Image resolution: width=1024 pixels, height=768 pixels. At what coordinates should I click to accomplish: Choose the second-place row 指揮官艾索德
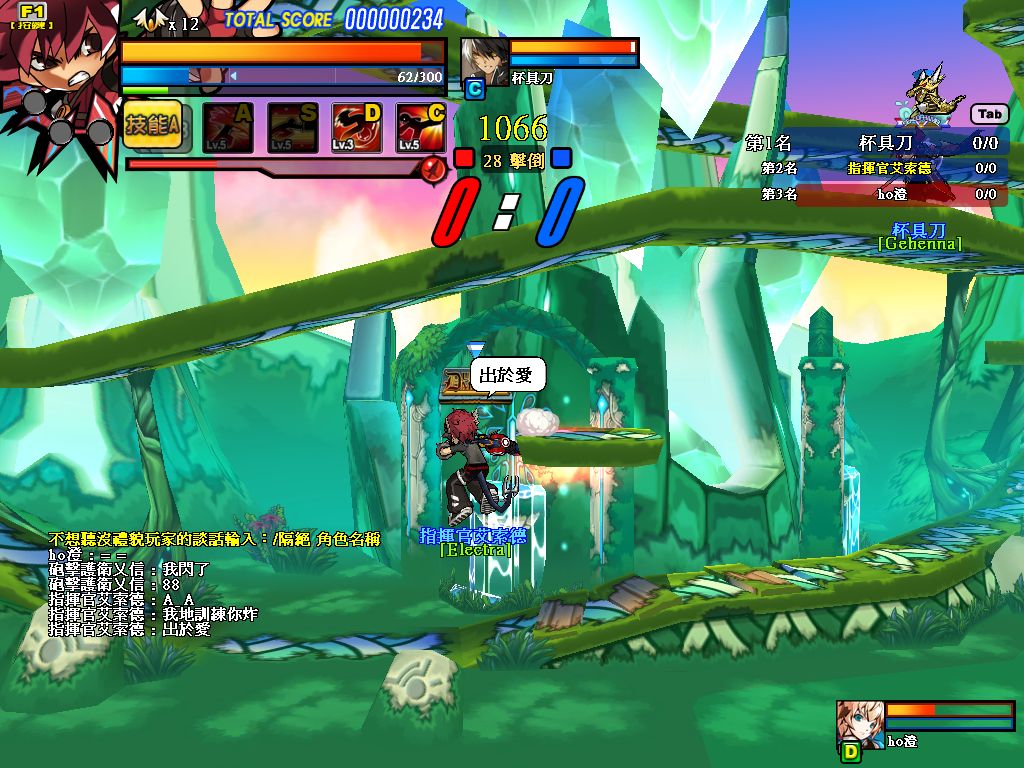tap(876, 169)
